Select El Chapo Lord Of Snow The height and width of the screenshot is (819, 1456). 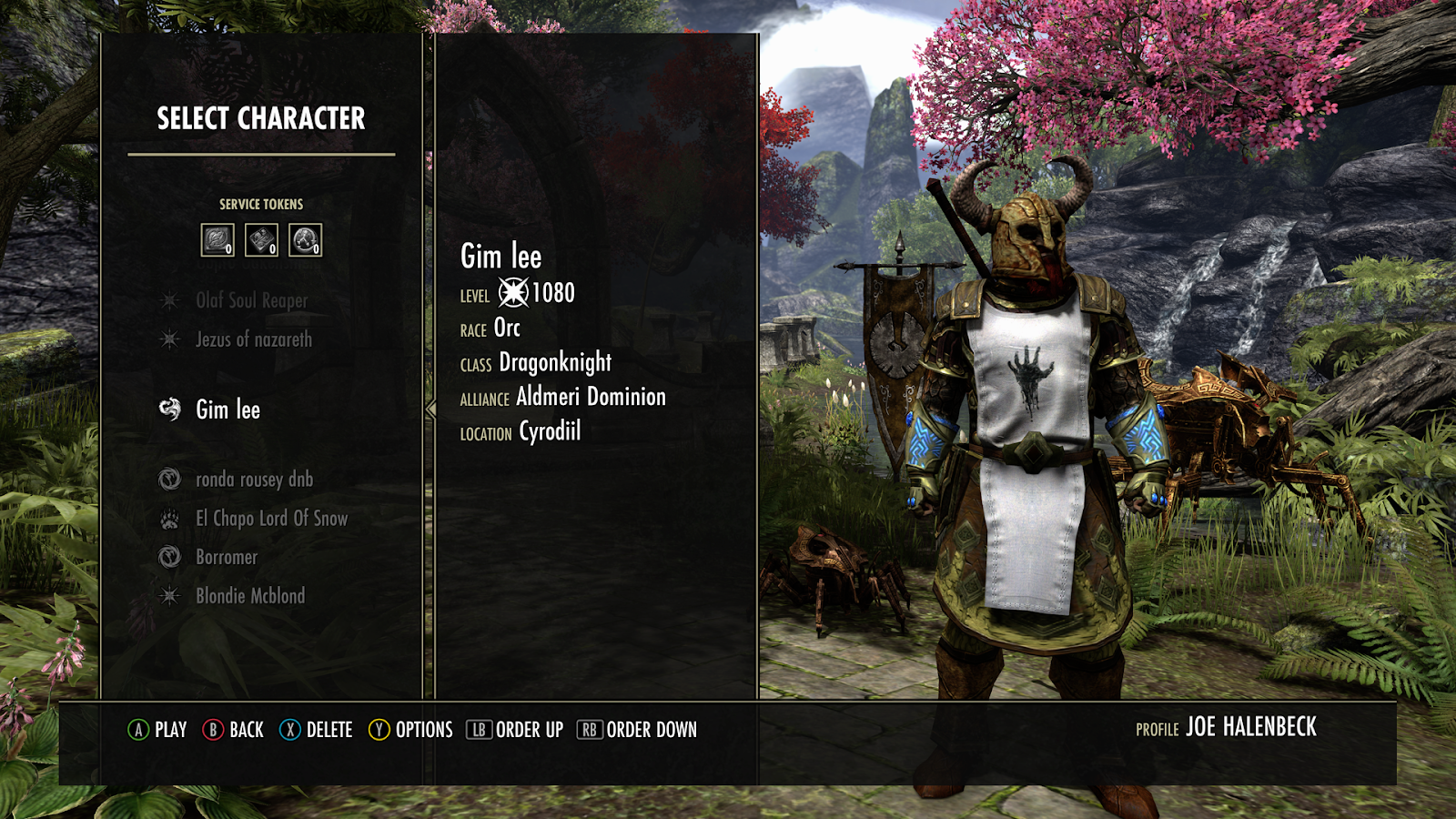tap(271, 519)
